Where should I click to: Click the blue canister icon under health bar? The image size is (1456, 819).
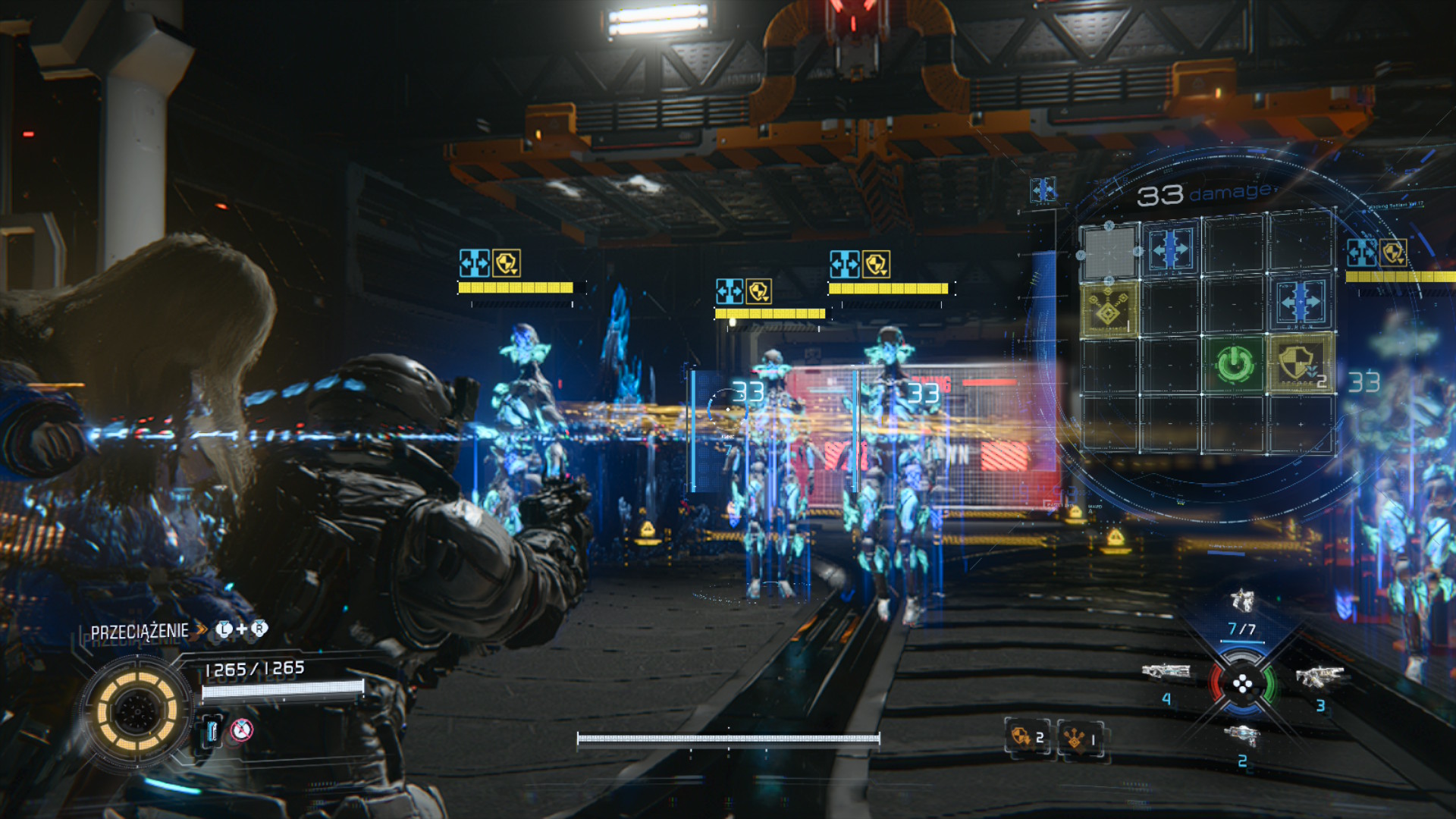point(212,731)
